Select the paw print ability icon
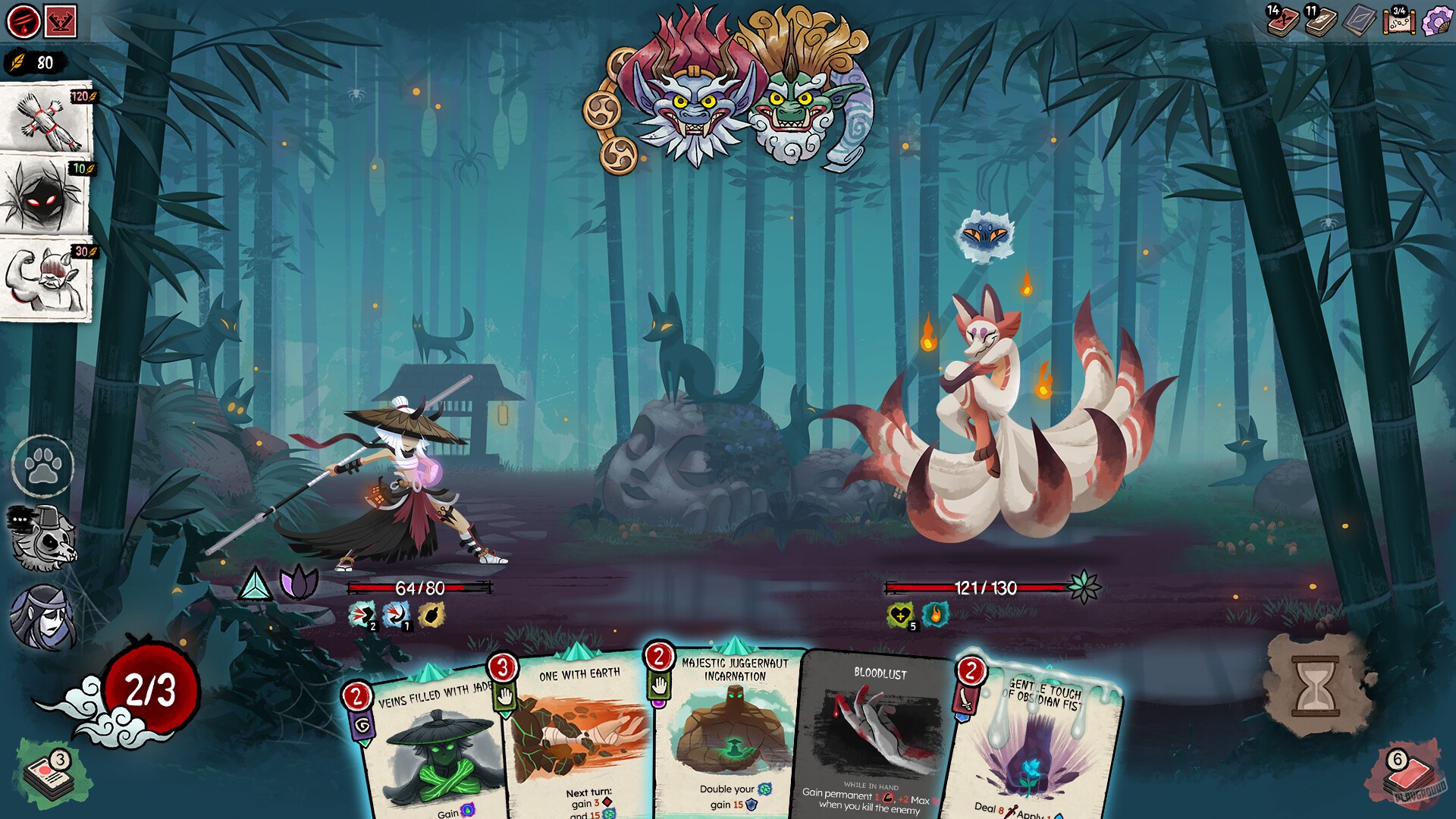Viewport: 1456px width, 819px height. [x=43, y=466]
